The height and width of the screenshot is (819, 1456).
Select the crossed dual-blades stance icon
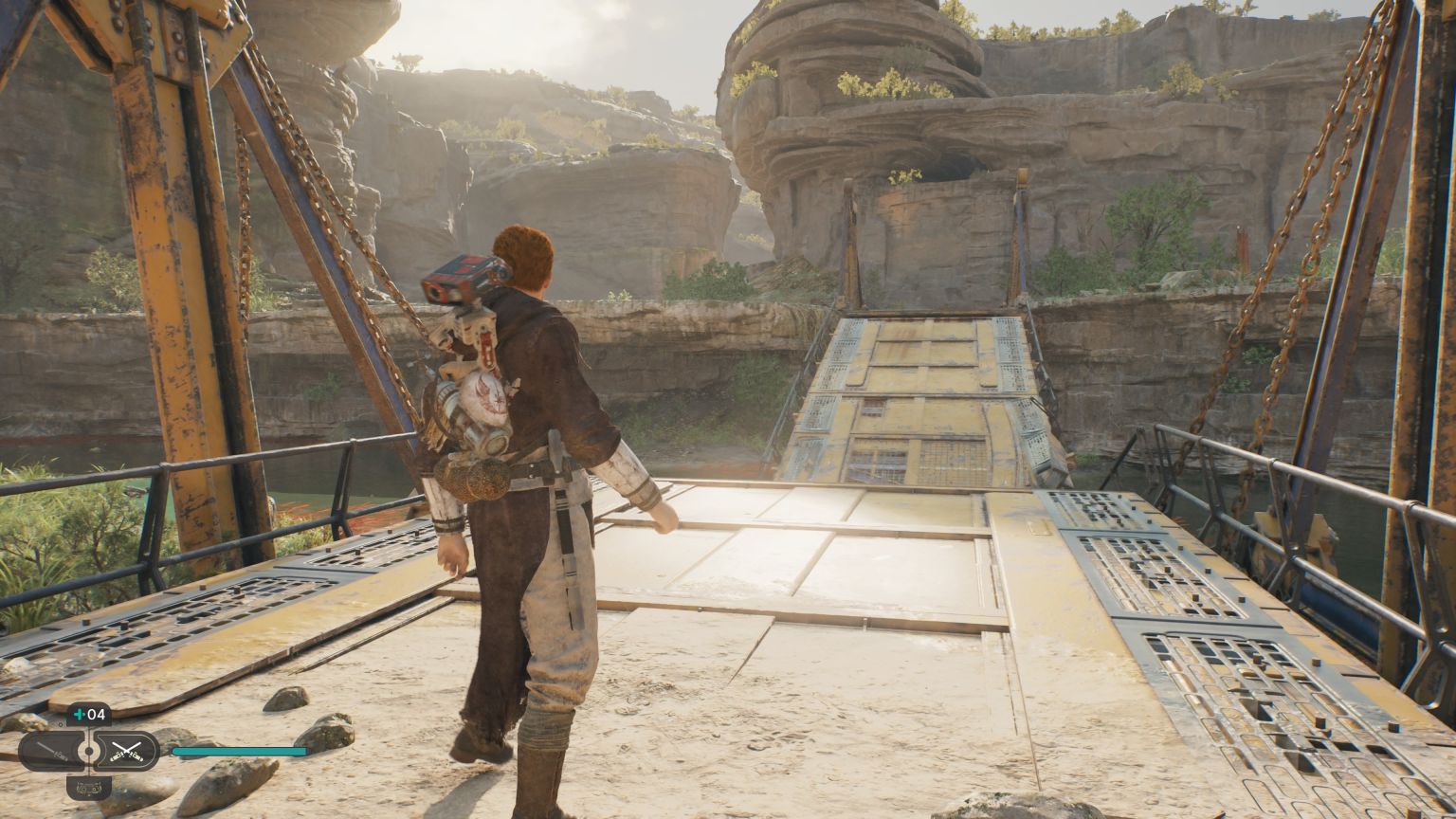[127, 752]
